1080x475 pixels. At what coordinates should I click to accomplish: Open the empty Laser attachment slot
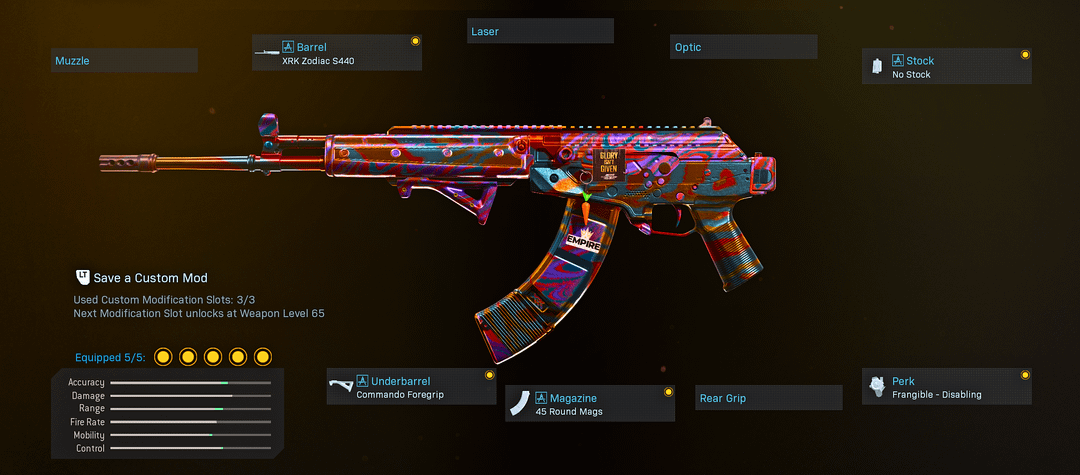click(541, 32)
